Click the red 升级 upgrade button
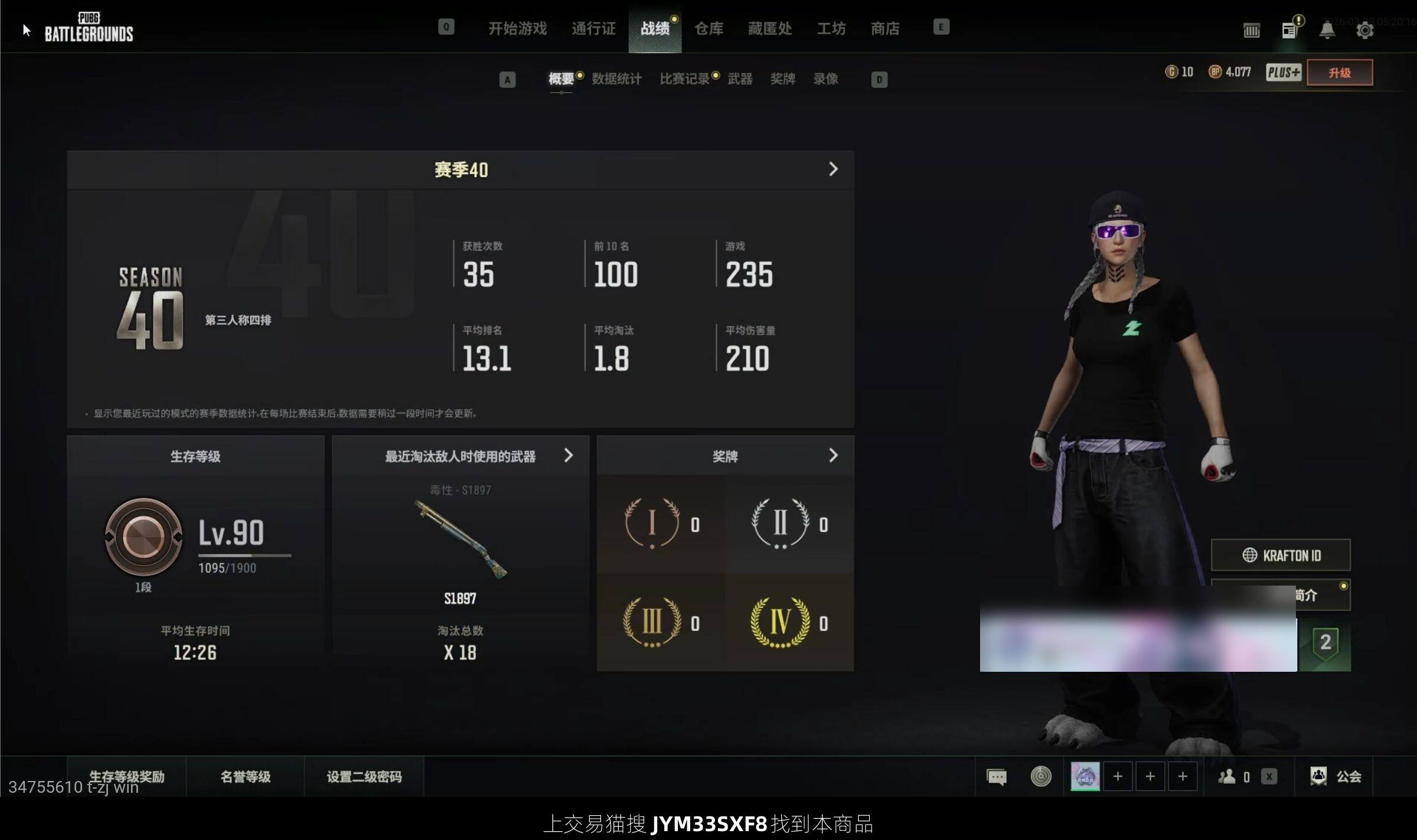Screen dimensions: 1417x840 tap(1340, 73)
